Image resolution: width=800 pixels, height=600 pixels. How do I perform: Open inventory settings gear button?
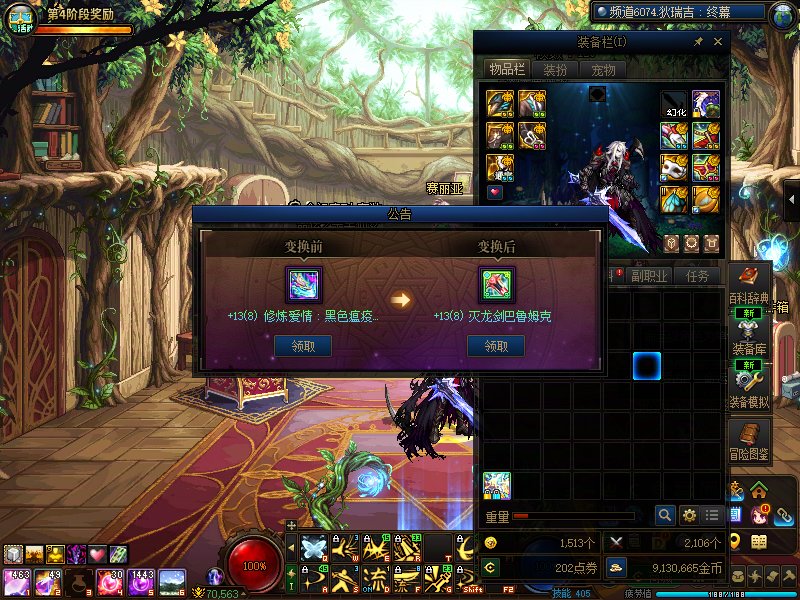point(689,516)
